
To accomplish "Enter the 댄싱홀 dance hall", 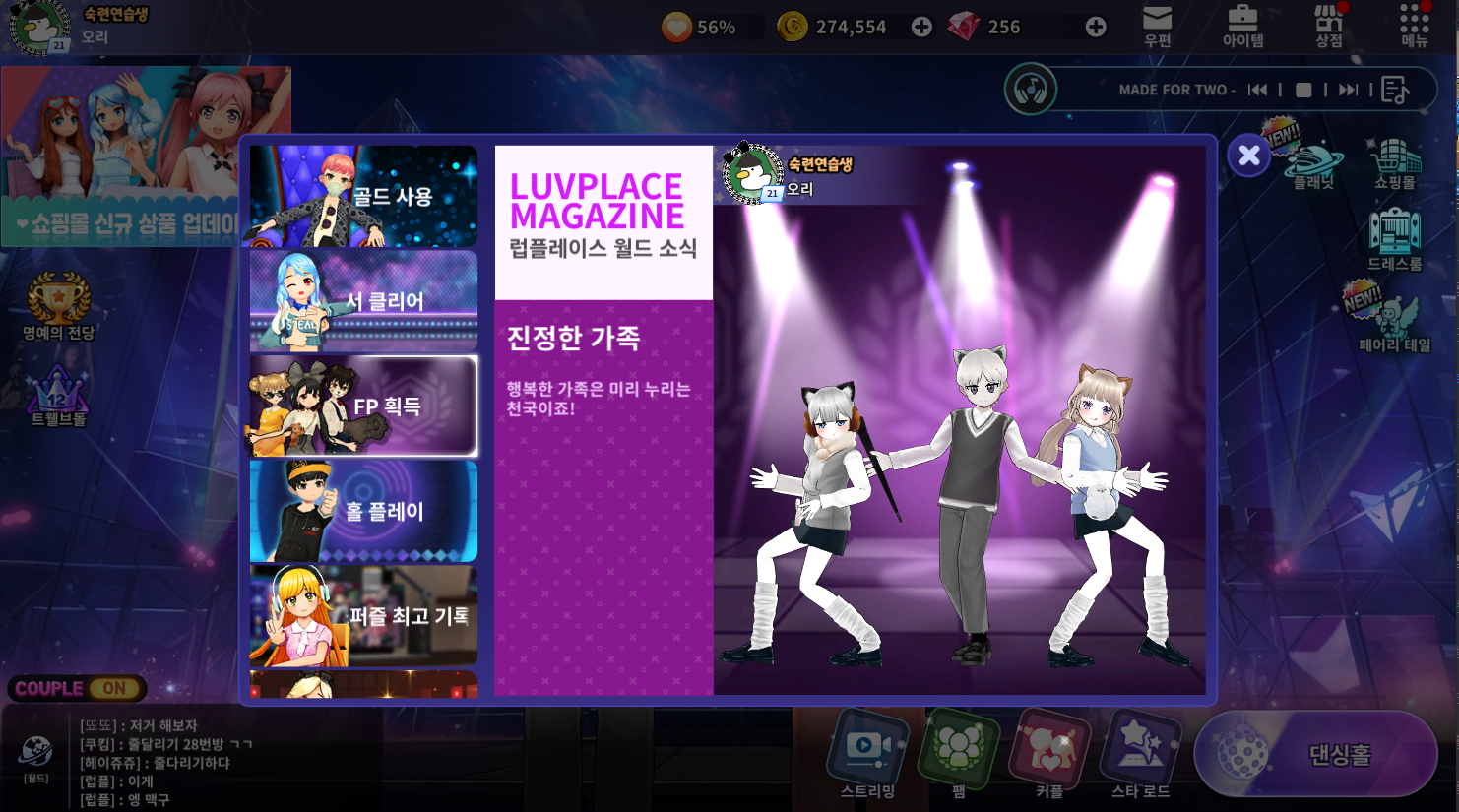I will pyautogui.click(x=1315, y=755).
